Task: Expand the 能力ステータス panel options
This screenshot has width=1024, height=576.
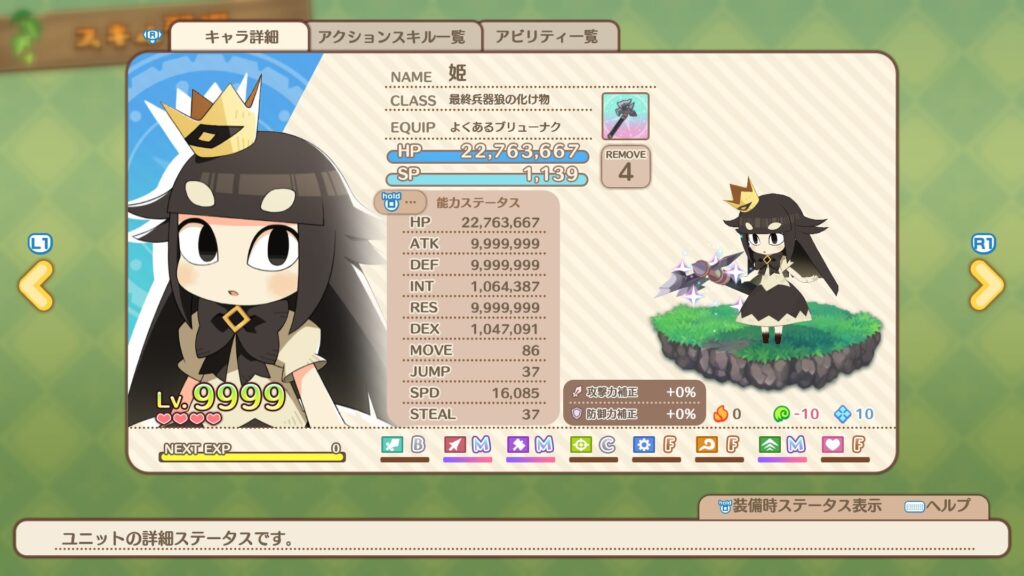Action: (x=400, y=202)
